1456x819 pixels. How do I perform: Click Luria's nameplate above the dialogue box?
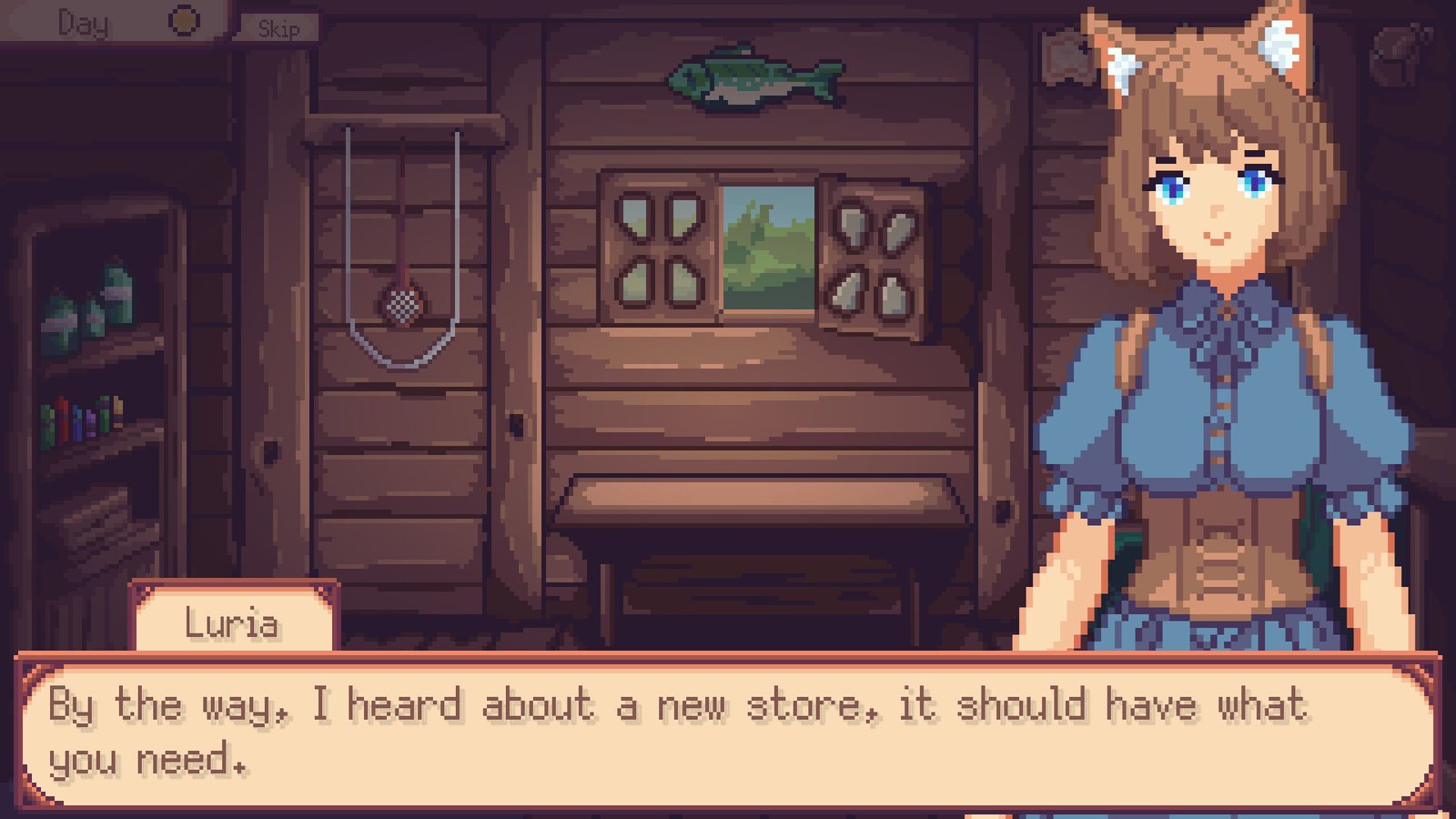coord(235,622)
